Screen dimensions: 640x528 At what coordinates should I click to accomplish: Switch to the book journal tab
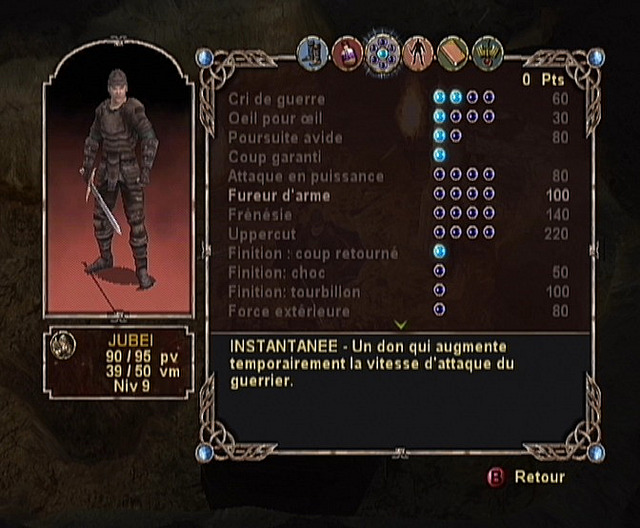click(x=452, y=50)
